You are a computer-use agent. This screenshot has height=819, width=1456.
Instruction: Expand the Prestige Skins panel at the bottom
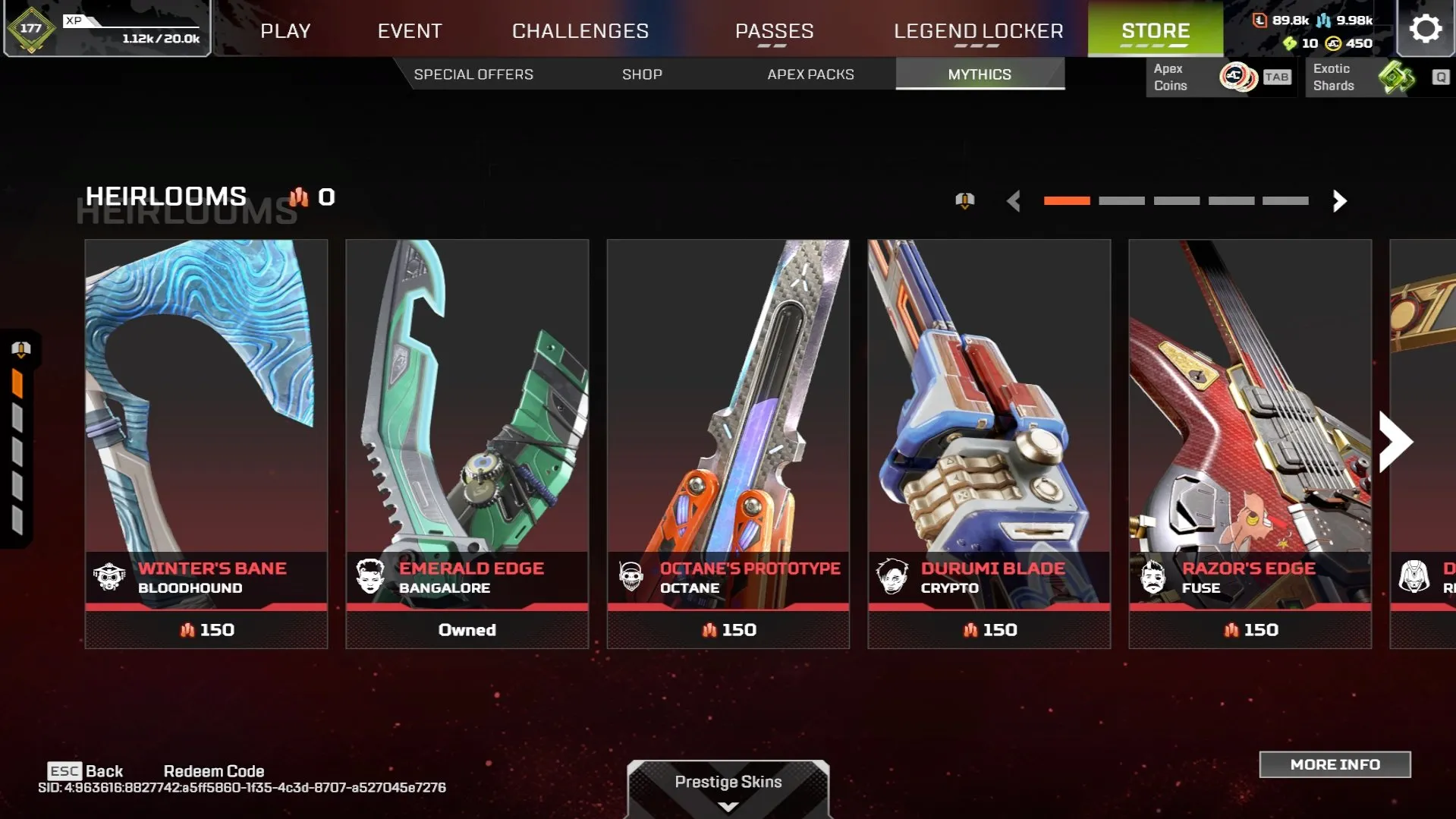click(x=727, y=782)
